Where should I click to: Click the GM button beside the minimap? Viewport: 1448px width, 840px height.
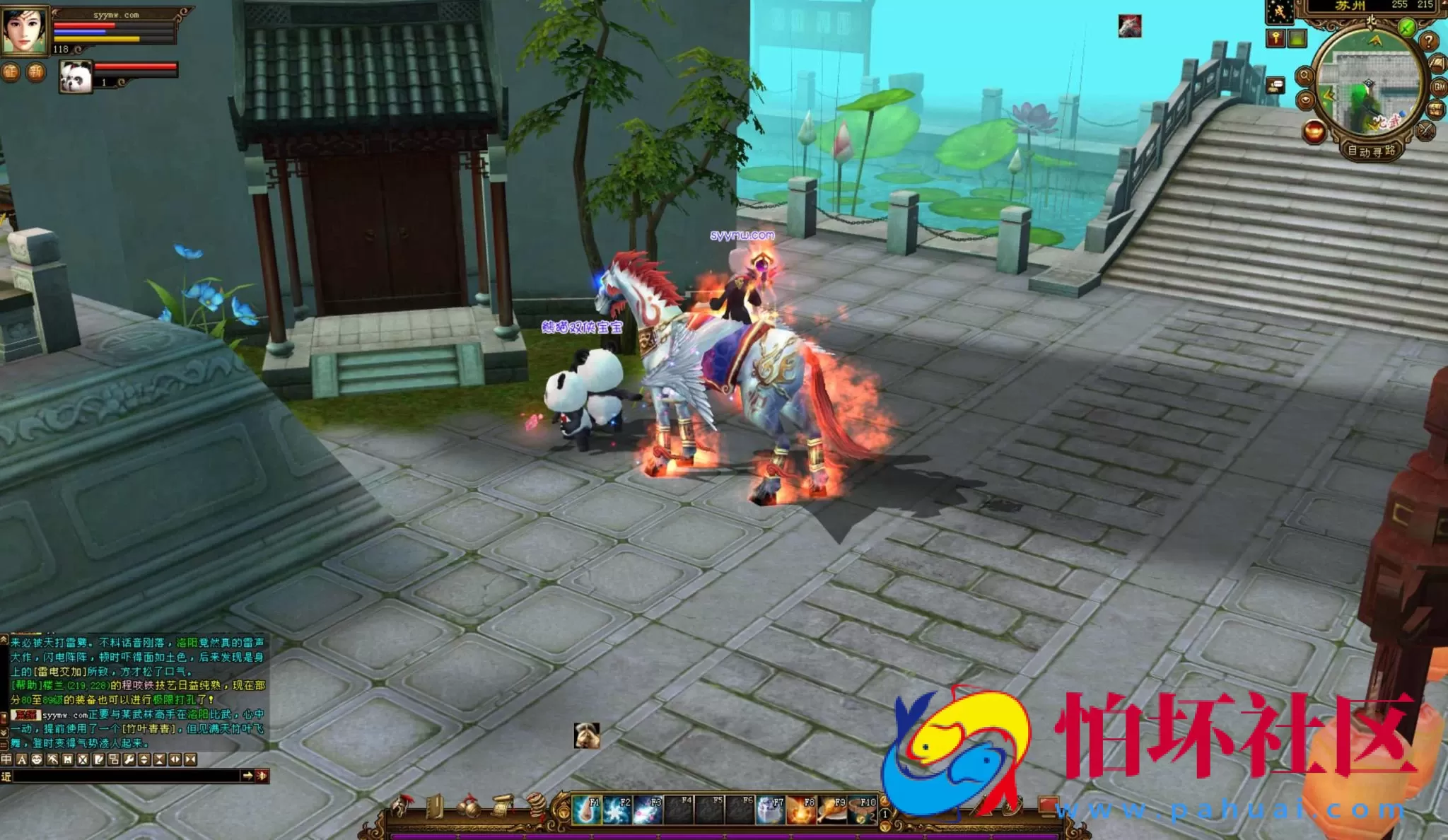coord(1437,86)
